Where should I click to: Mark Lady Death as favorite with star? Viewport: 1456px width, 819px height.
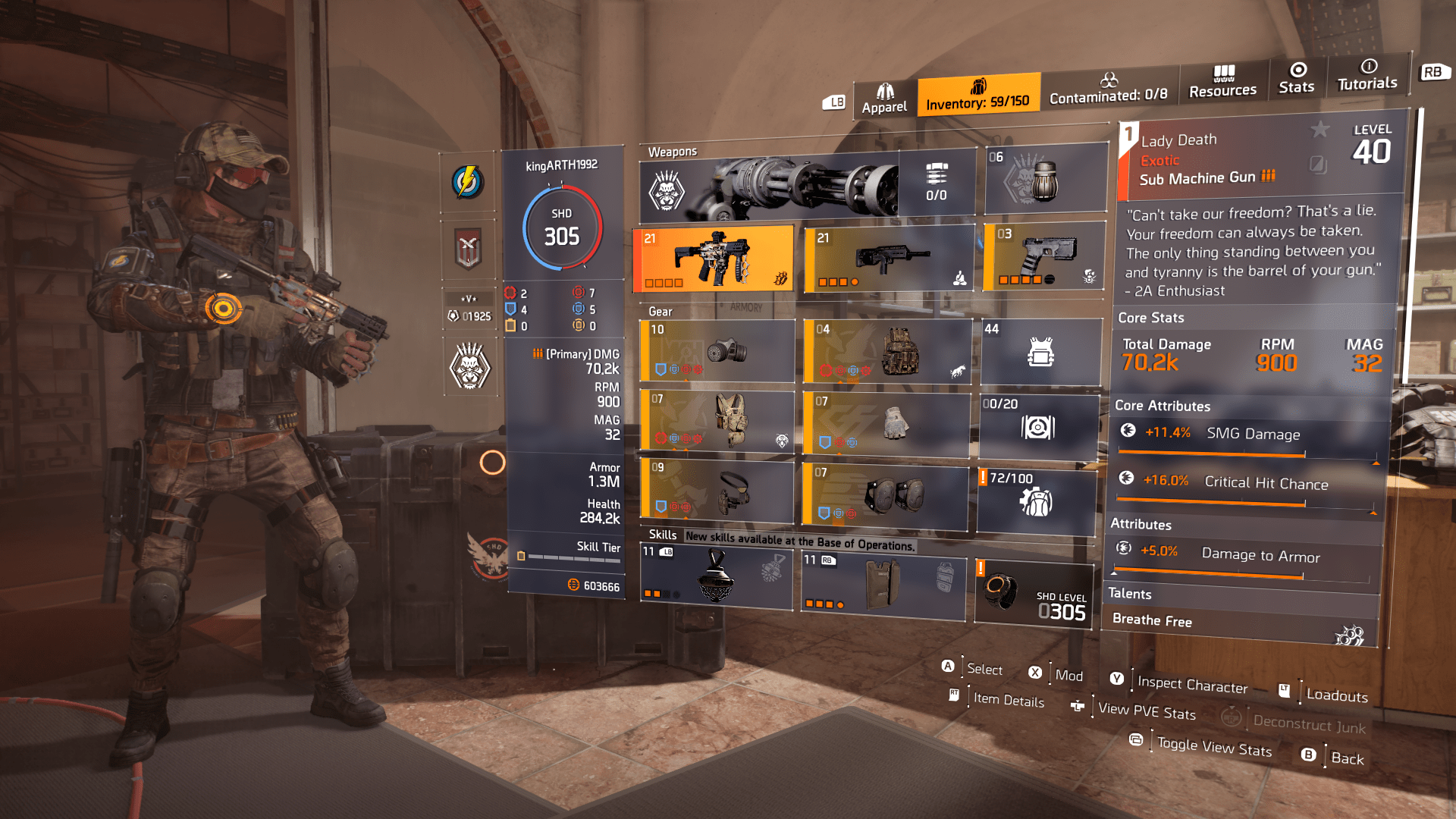(x=1320, y=130)
